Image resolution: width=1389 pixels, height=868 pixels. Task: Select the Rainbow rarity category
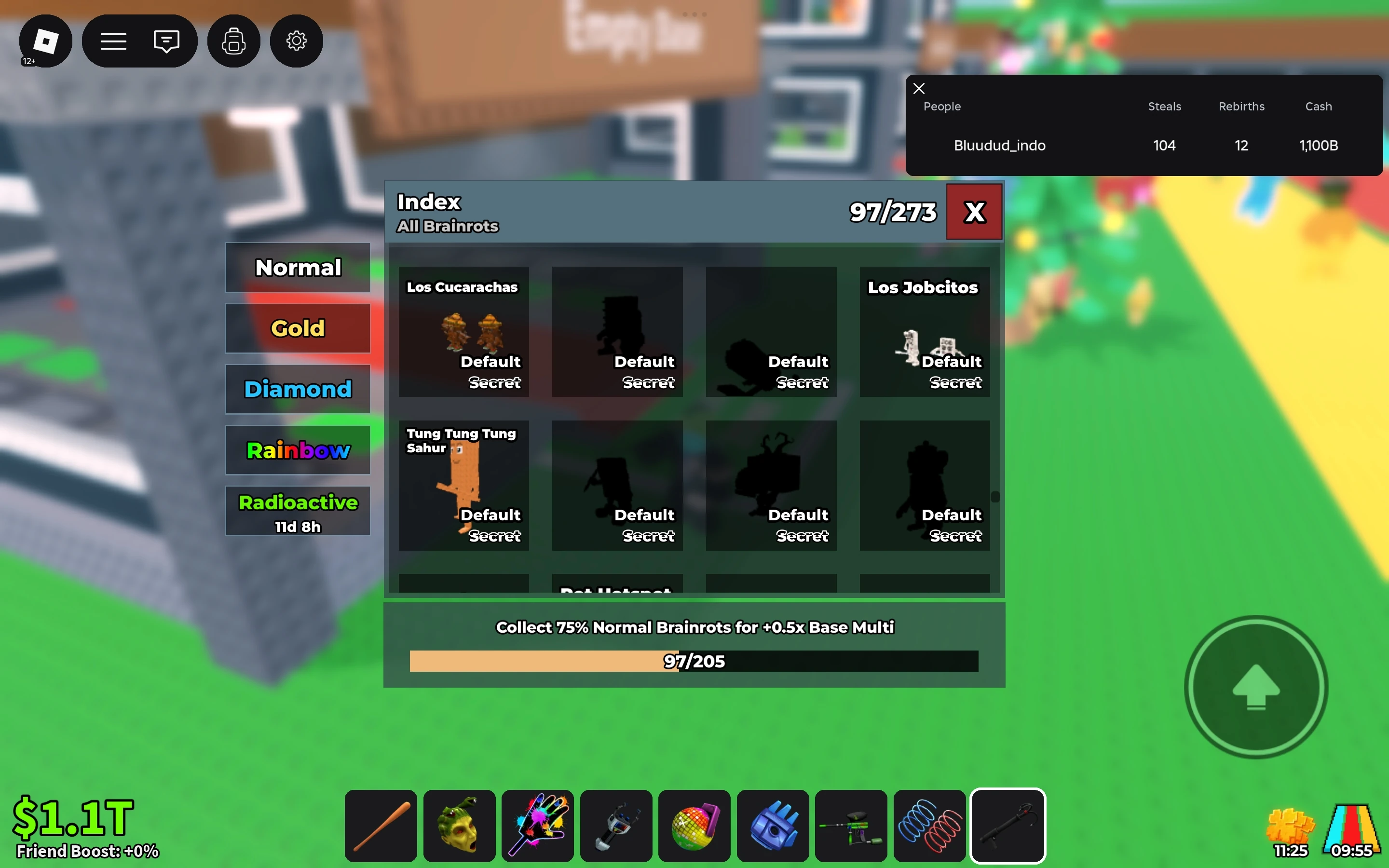point(297,450)
